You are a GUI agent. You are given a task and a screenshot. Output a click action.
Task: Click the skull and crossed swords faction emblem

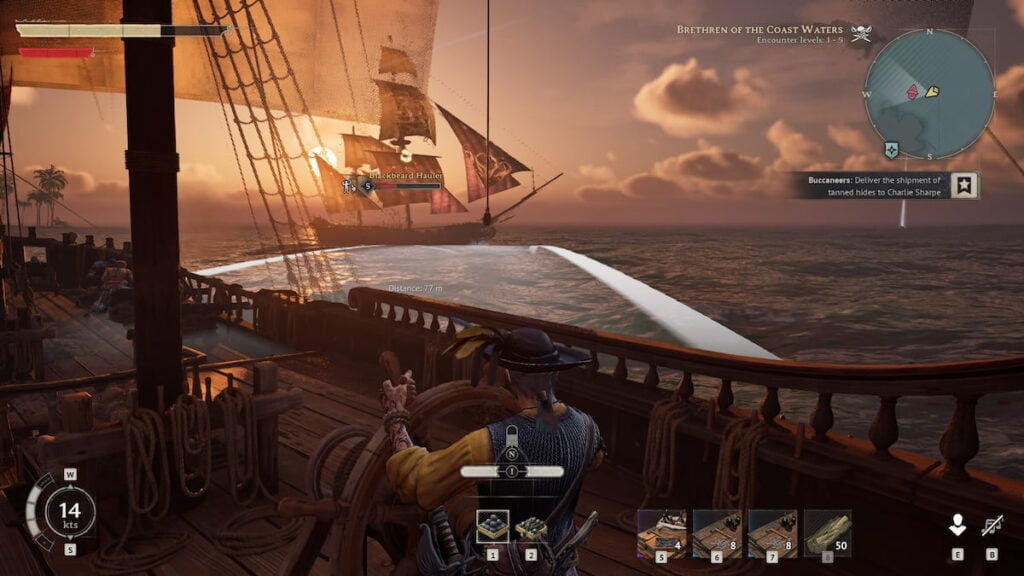click(860, 32)
